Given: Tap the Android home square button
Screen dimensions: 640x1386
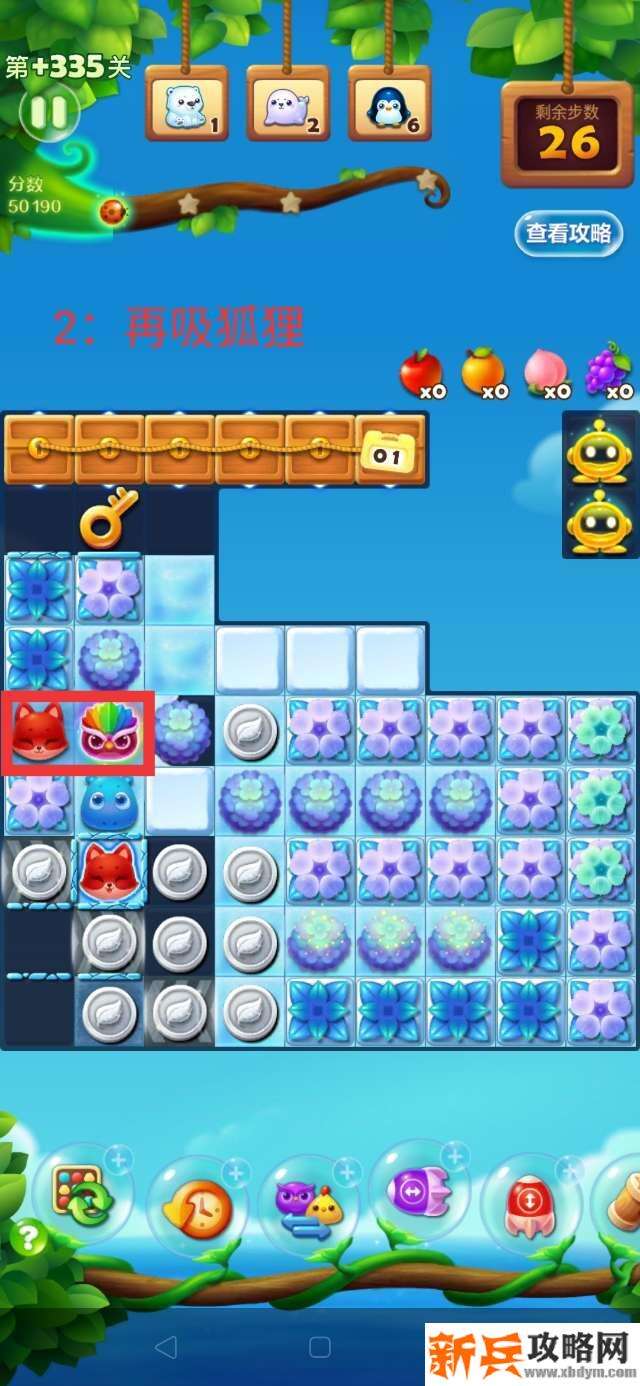Looking at the screenshot, I should 319,1346.
